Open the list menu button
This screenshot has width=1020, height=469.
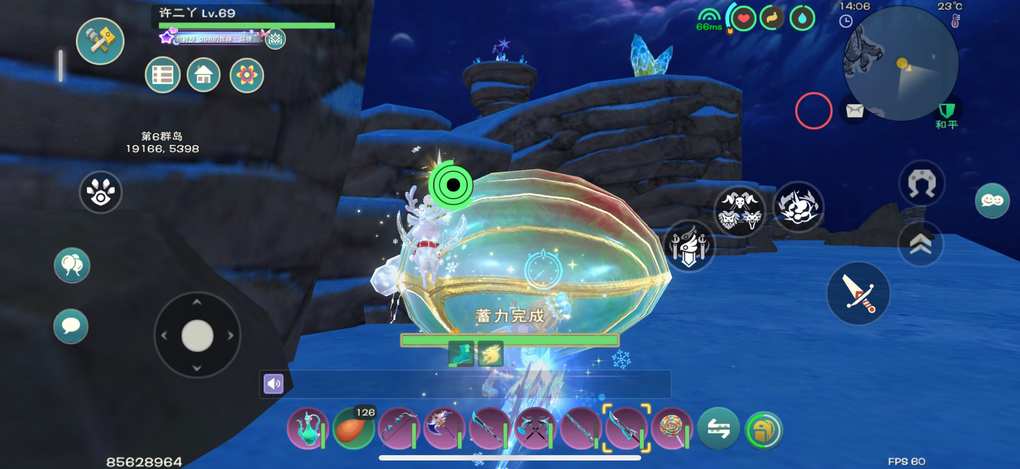click(x=163, y=75)
